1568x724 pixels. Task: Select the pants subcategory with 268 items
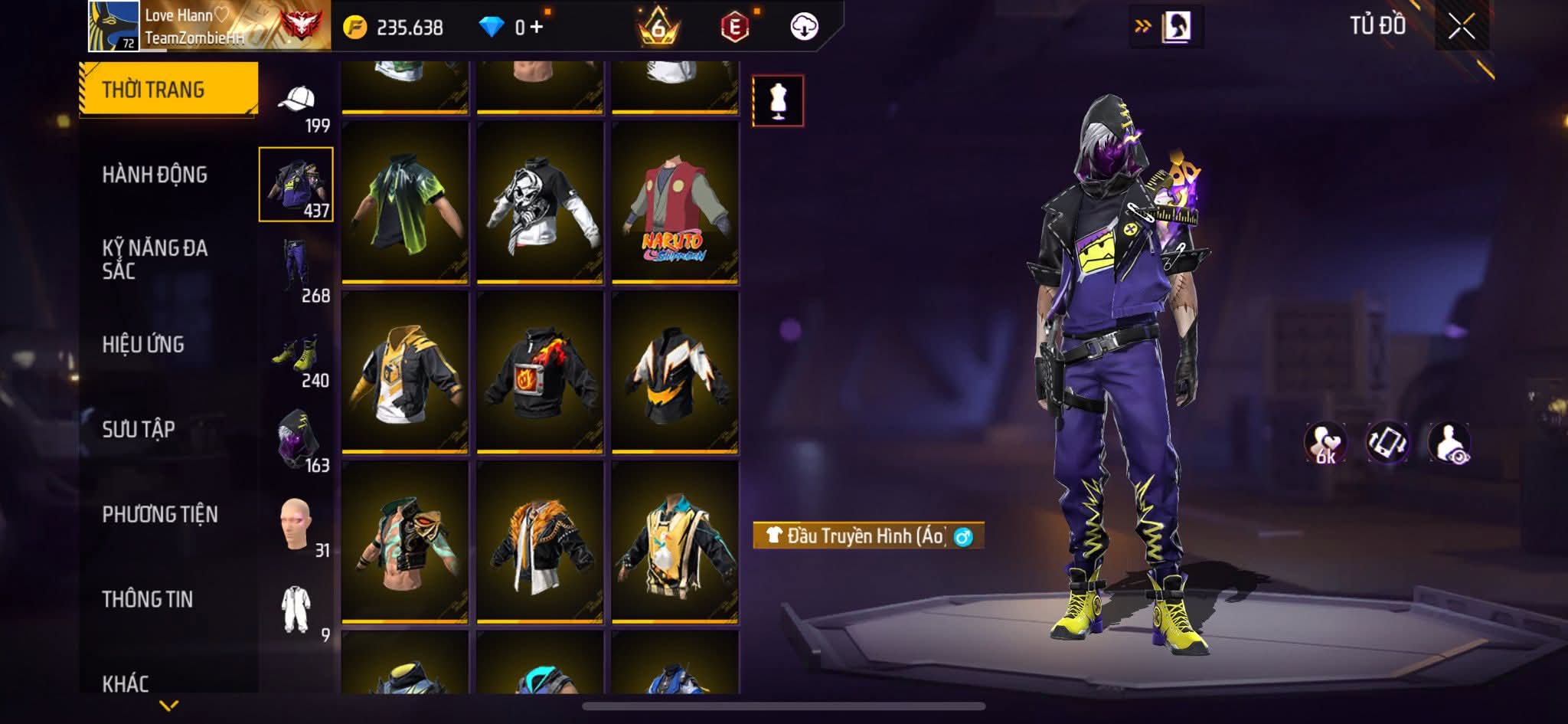point(297,268)
